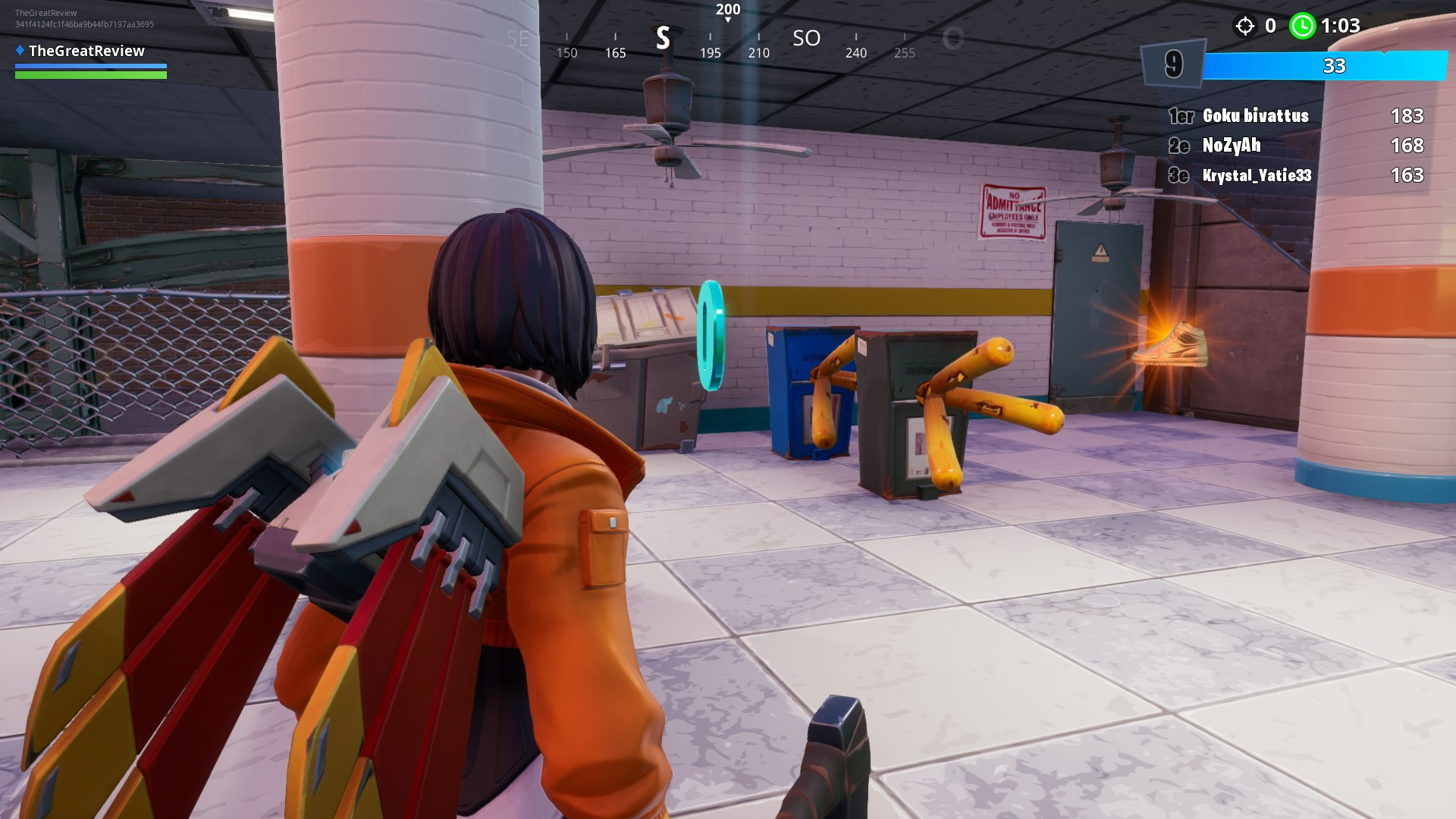Select Goku bivattus on the leaderboard
1456x819 pixels.
(x=1254, y=116)
